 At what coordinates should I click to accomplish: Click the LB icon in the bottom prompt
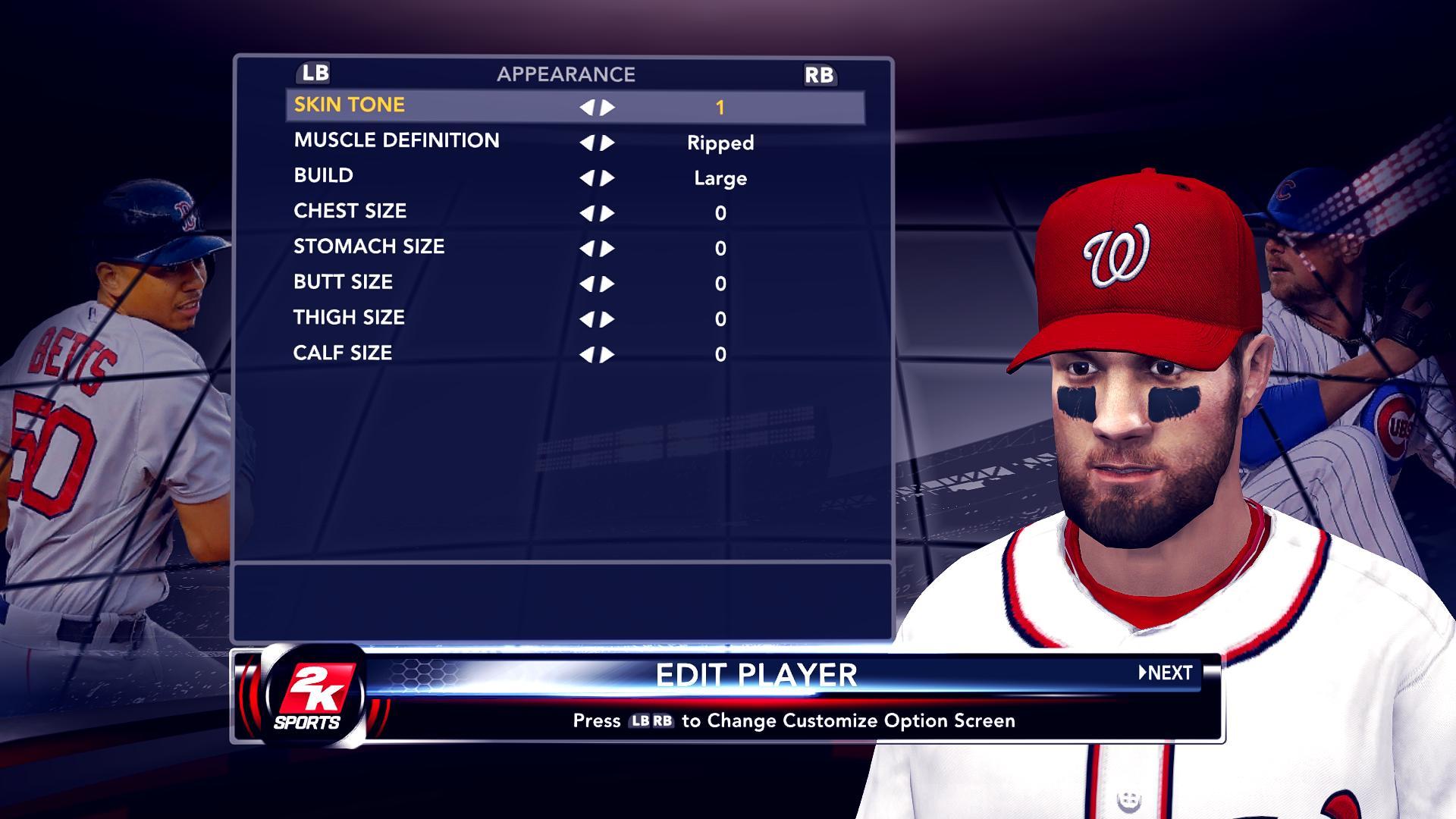click(x=642, y=722)
